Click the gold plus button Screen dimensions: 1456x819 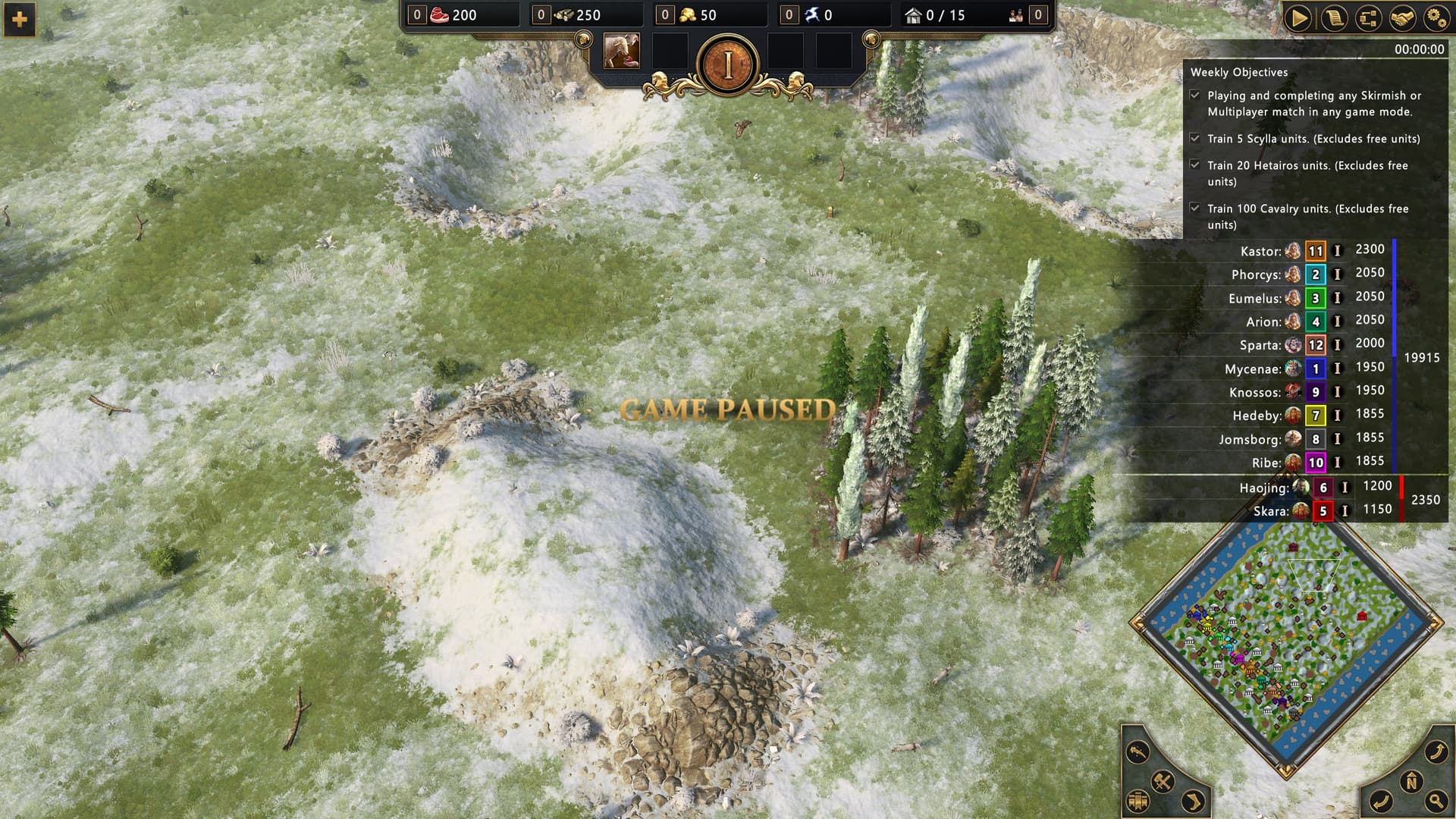click(x=20, y=19)
